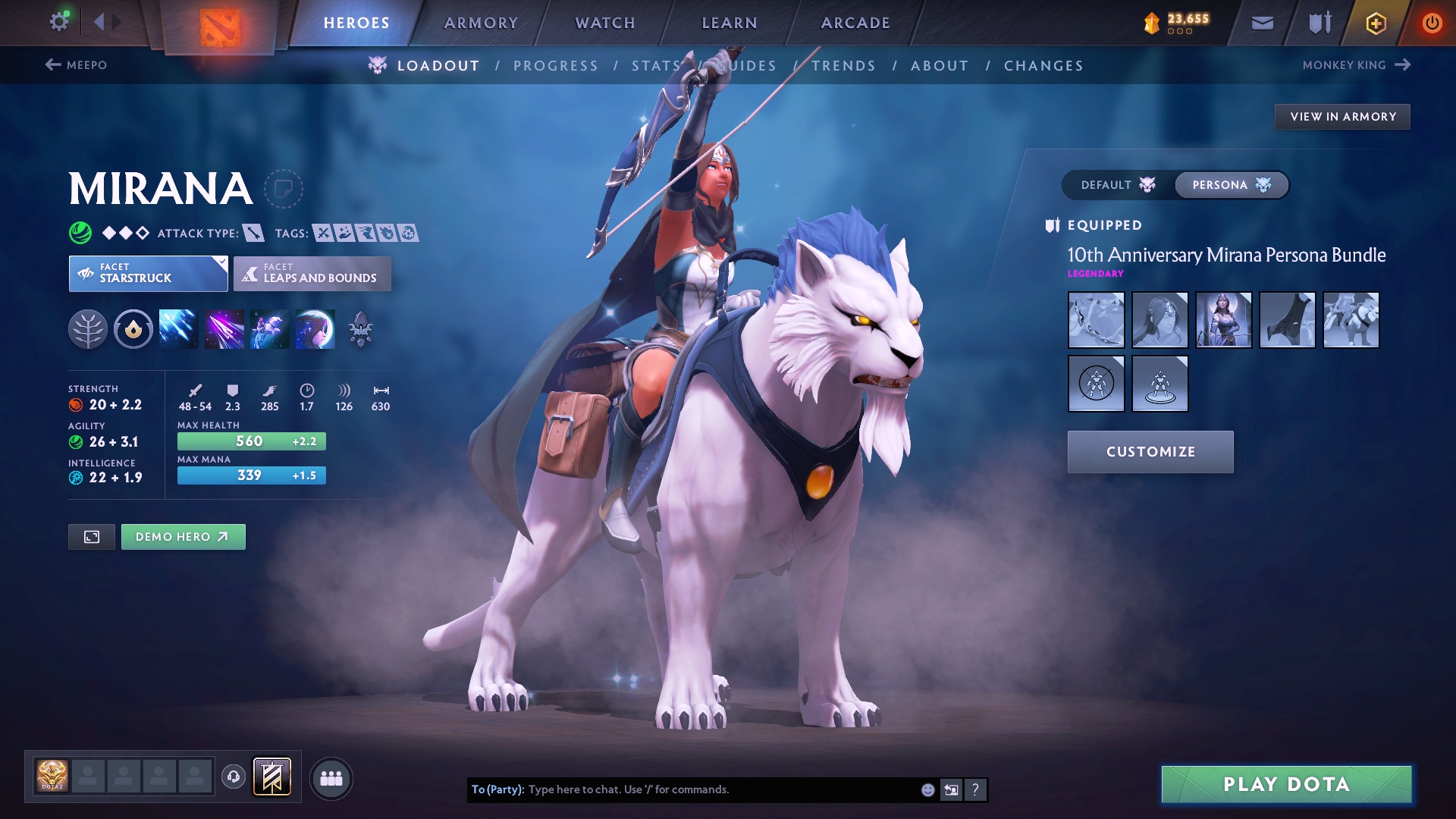This screenshot has width=1456, height=819.
Task: Start matchmaking with Play Dota
Action: tap(1286, 784)
